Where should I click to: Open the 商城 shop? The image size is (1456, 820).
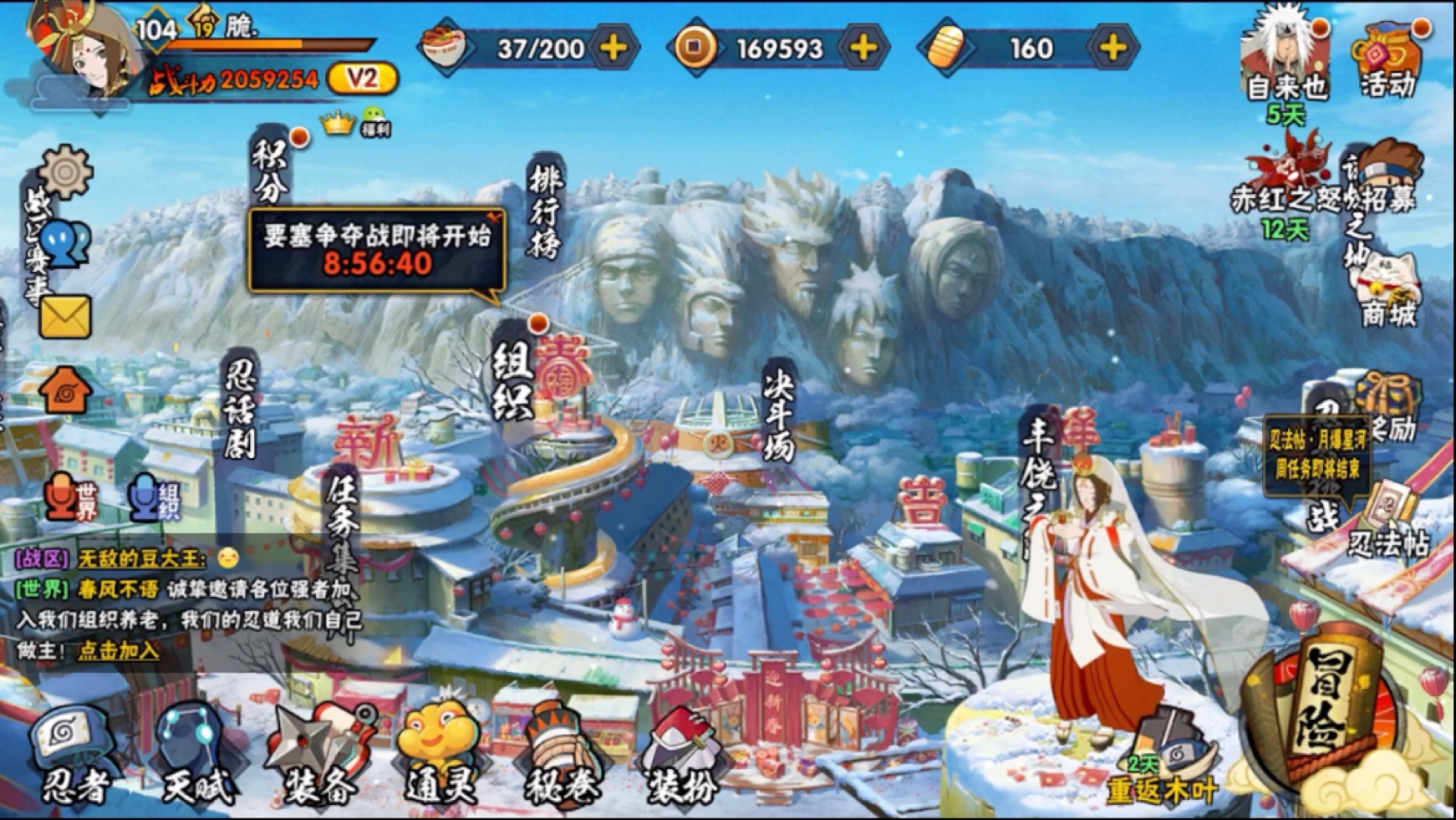pyautogui.click(x=1388, y=293)
